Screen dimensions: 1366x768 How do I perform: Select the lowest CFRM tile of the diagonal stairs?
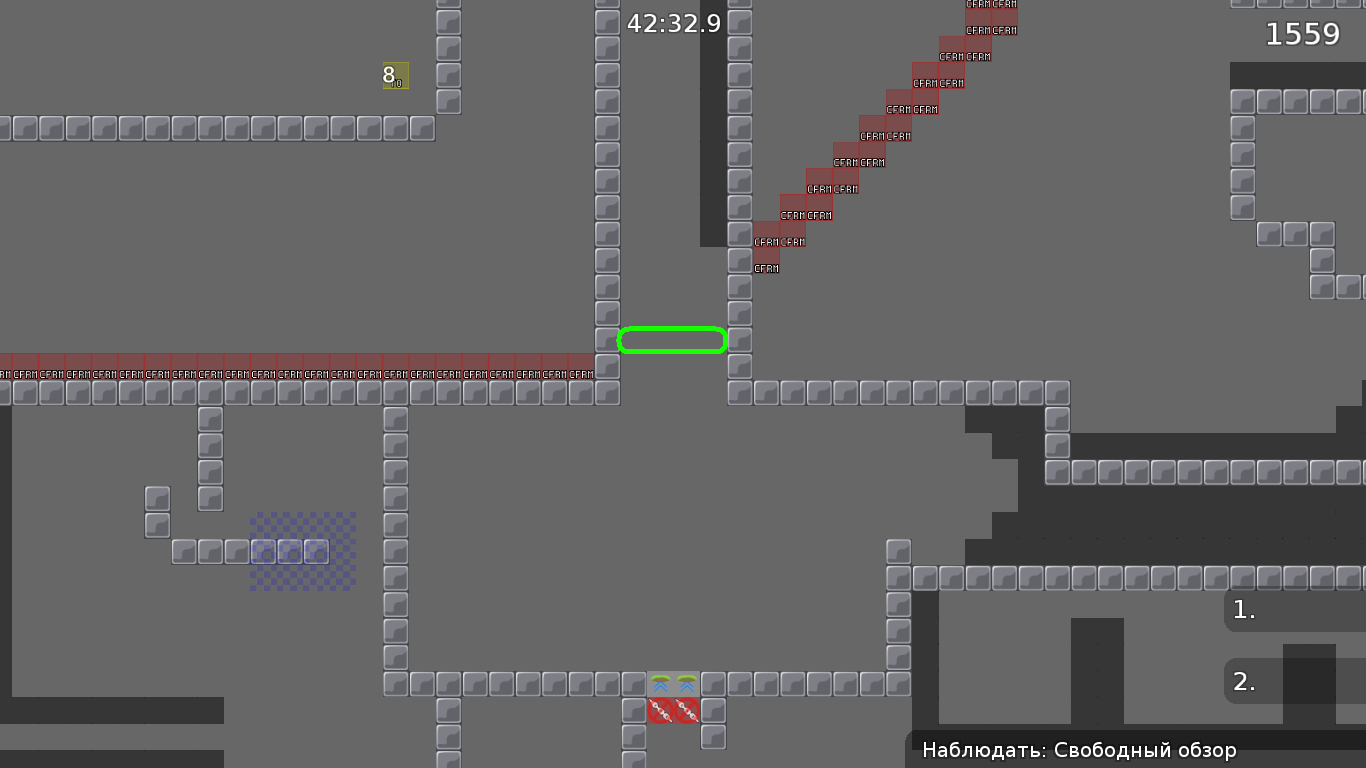tap(765, 267)
